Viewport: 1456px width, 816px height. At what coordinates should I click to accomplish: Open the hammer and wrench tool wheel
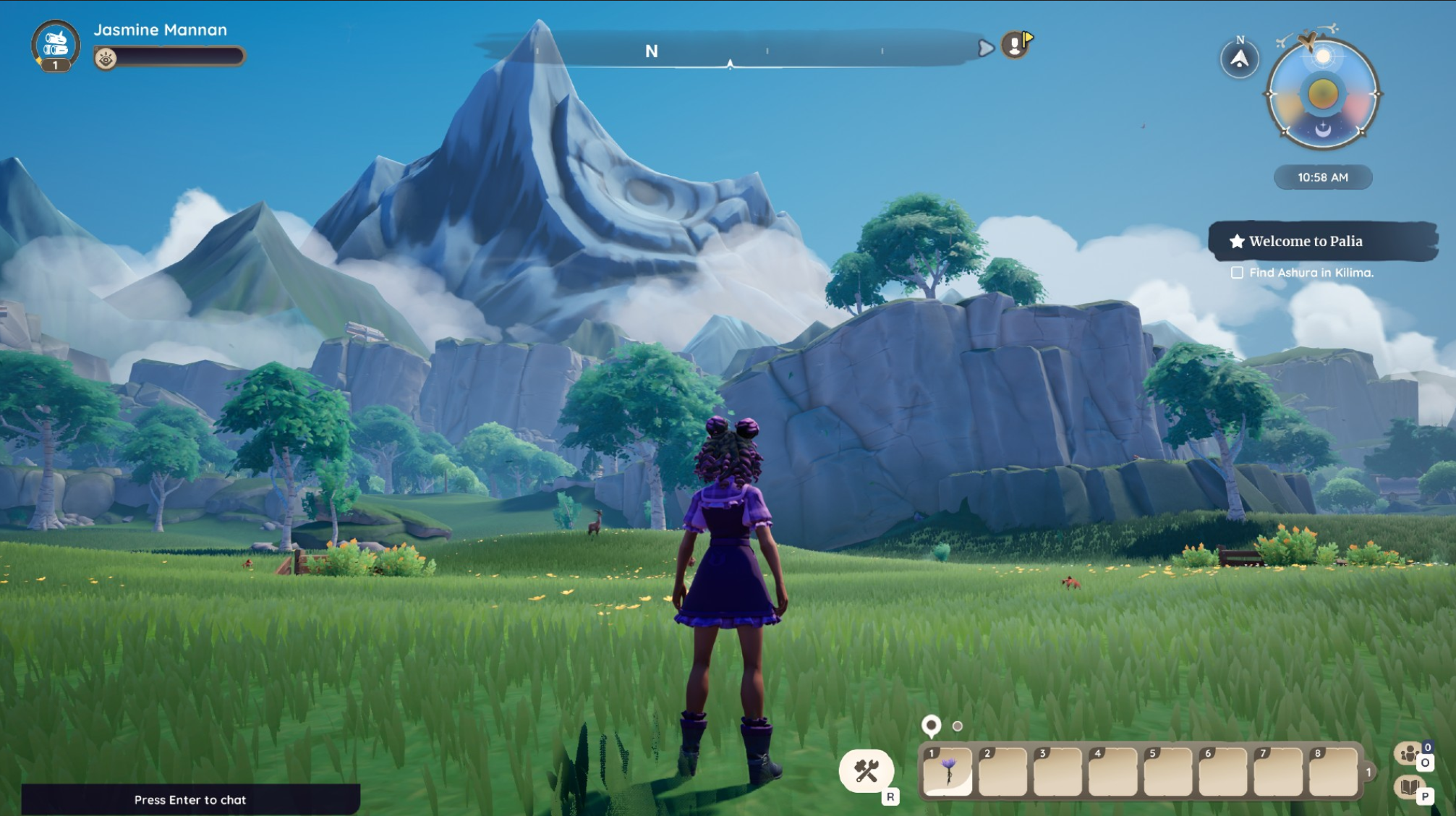coord(867,771)
